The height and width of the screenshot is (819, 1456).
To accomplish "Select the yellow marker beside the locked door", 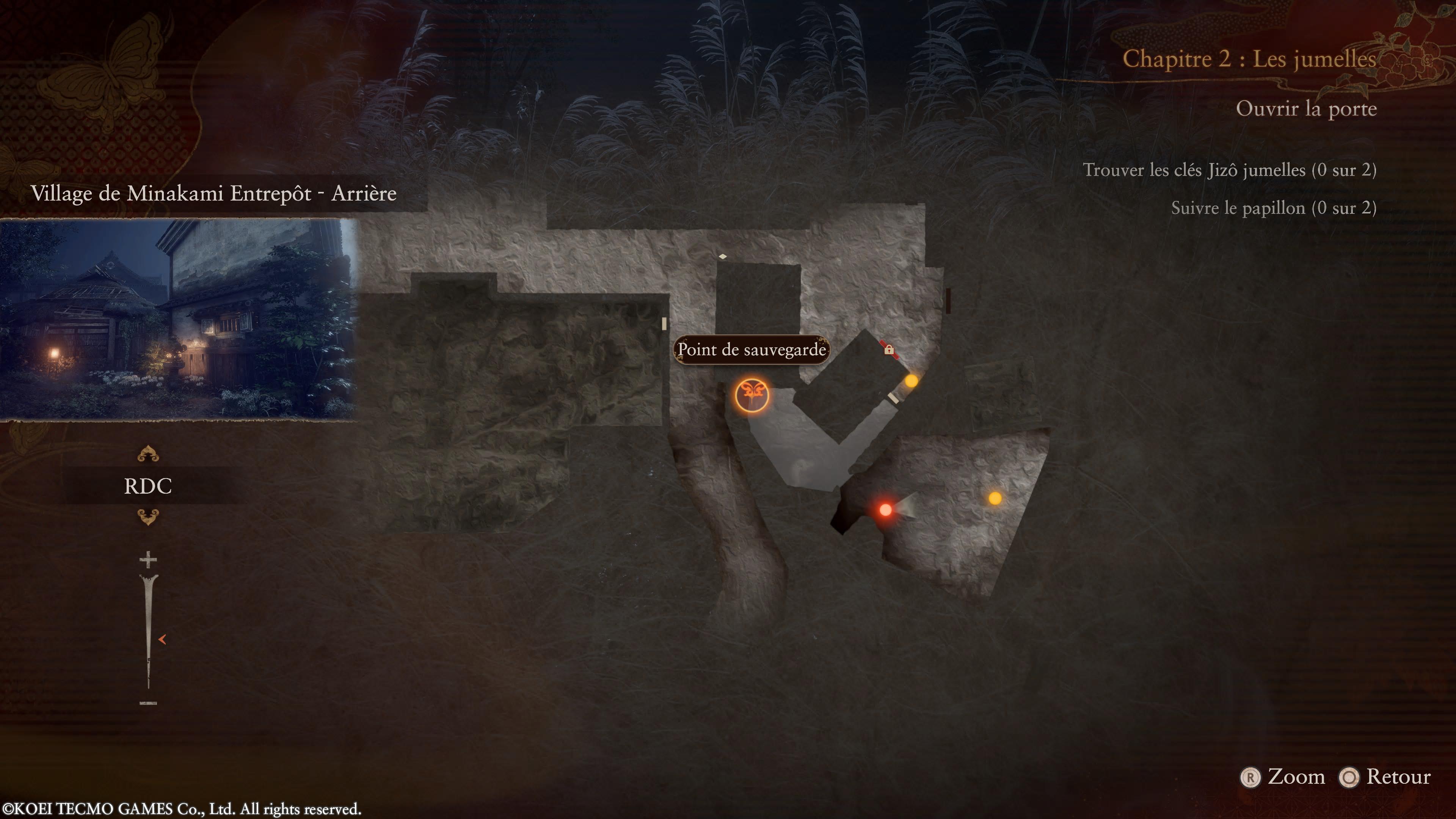I will point(911,381).
